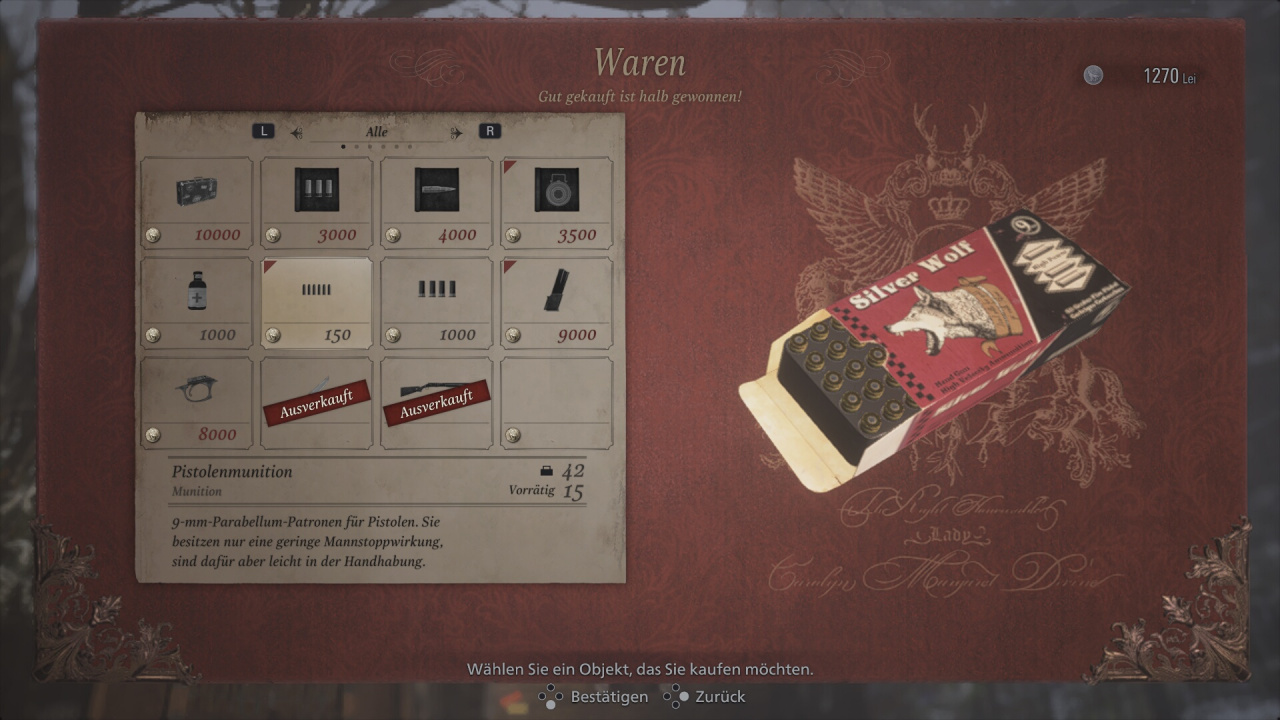Select the suitcase item priced 10000
1280x720 pixels.
[x=197, y=202]
